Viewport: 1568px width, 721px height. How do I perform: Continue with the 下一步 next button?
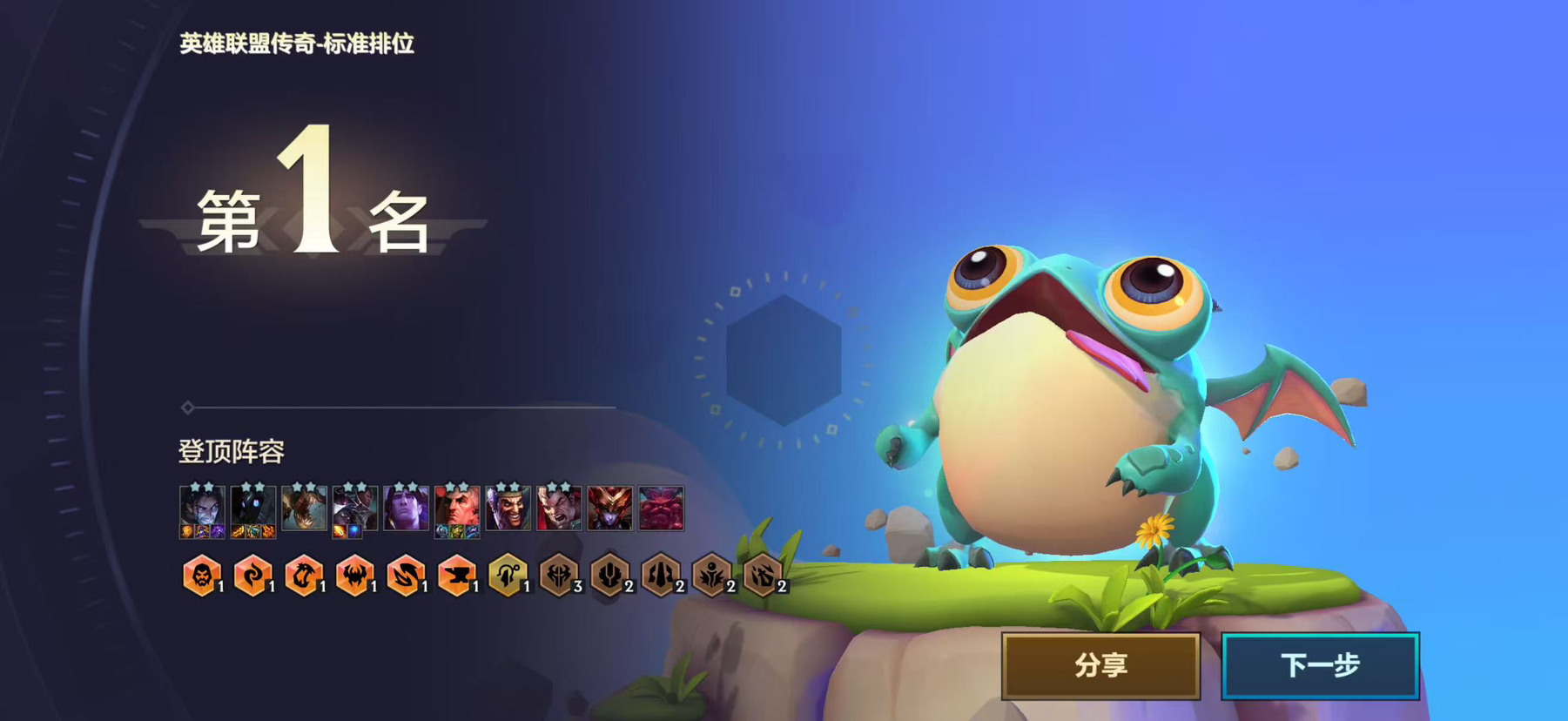[1320, 666]
